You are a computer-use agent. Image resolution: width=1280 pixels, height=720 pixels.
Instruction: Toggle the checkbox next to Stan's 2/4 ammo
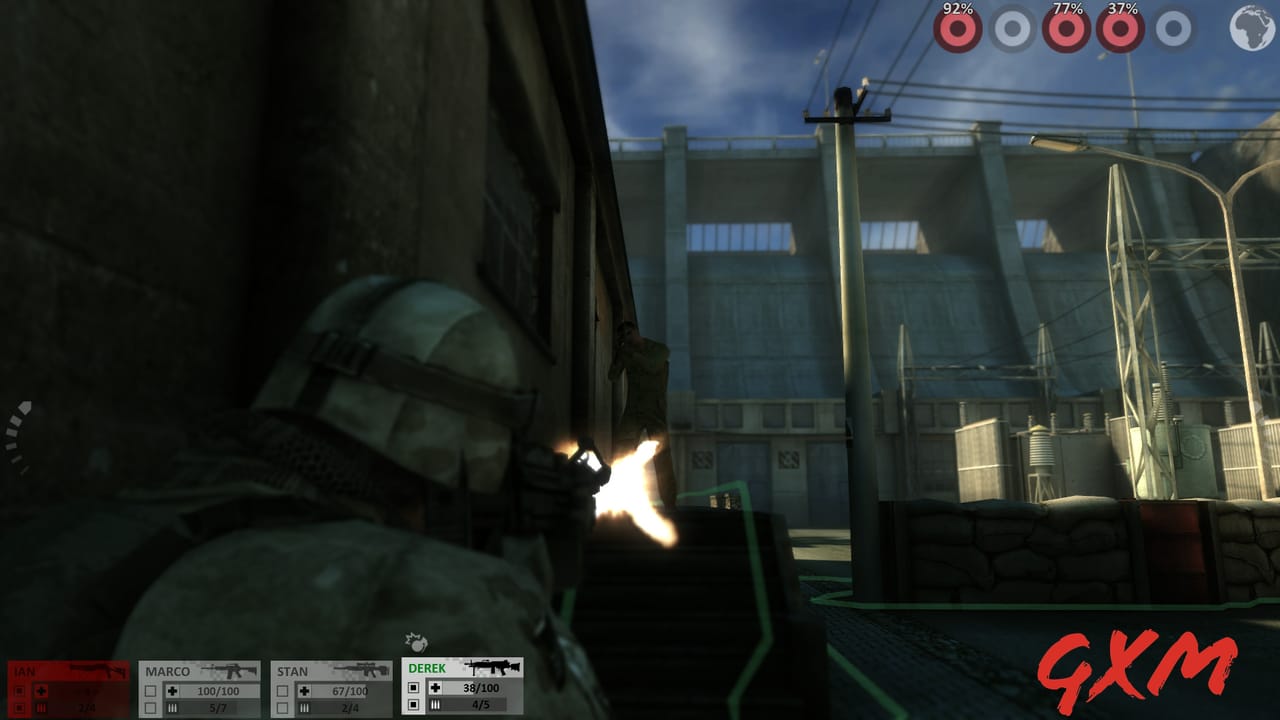(284, 706)
